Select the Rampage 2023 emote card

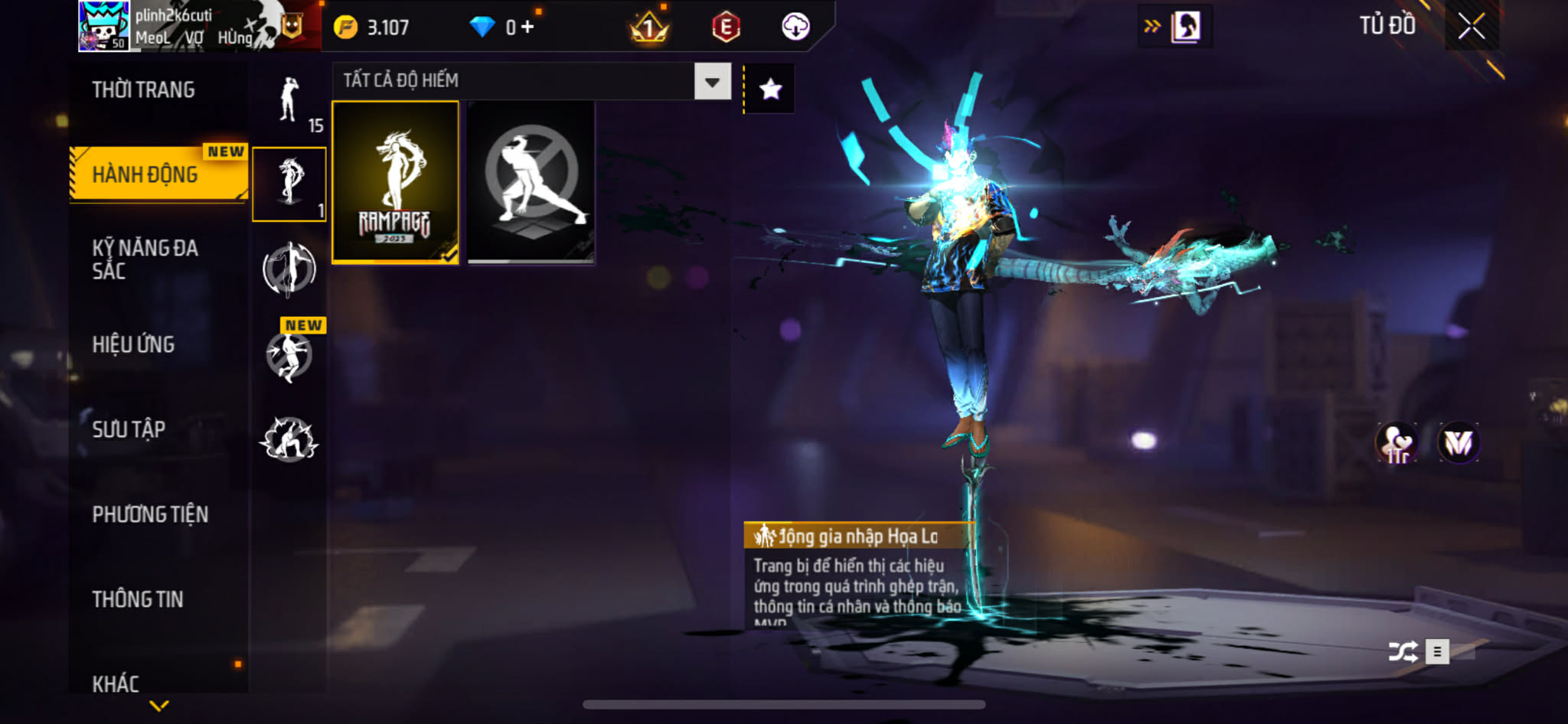(x=395, y=183)
